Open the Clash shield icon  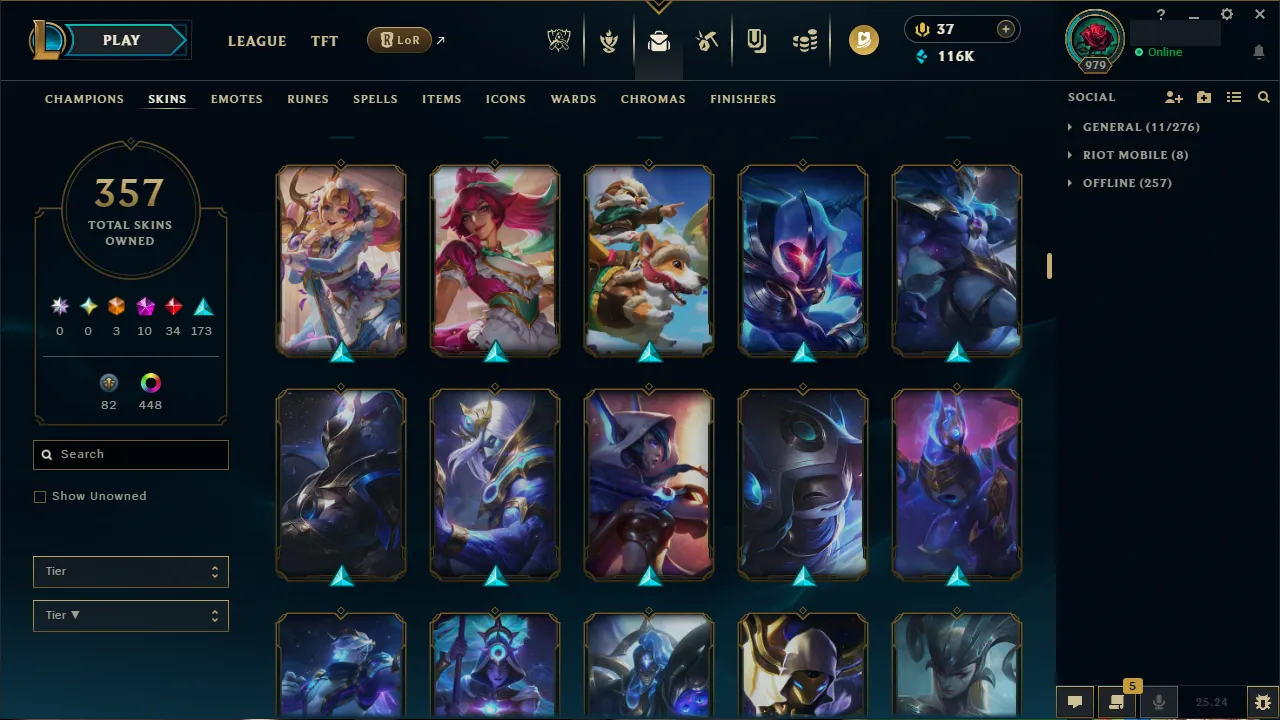point(609,41)
